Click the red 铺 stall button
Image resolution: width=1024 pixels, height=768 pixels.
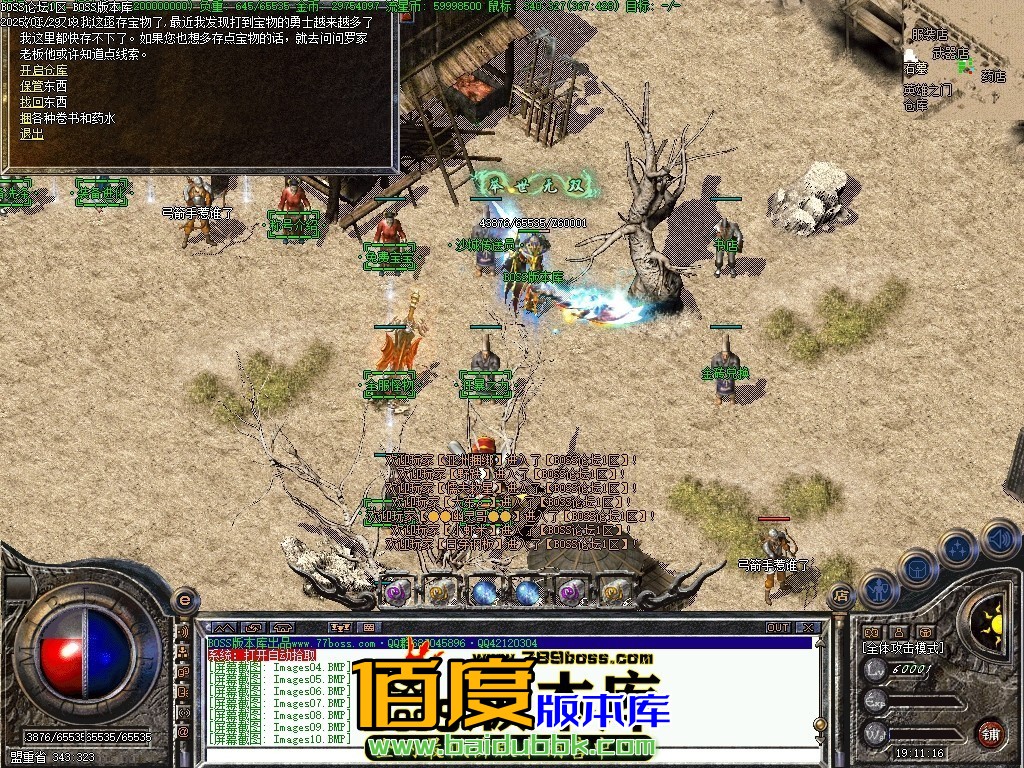989,731
